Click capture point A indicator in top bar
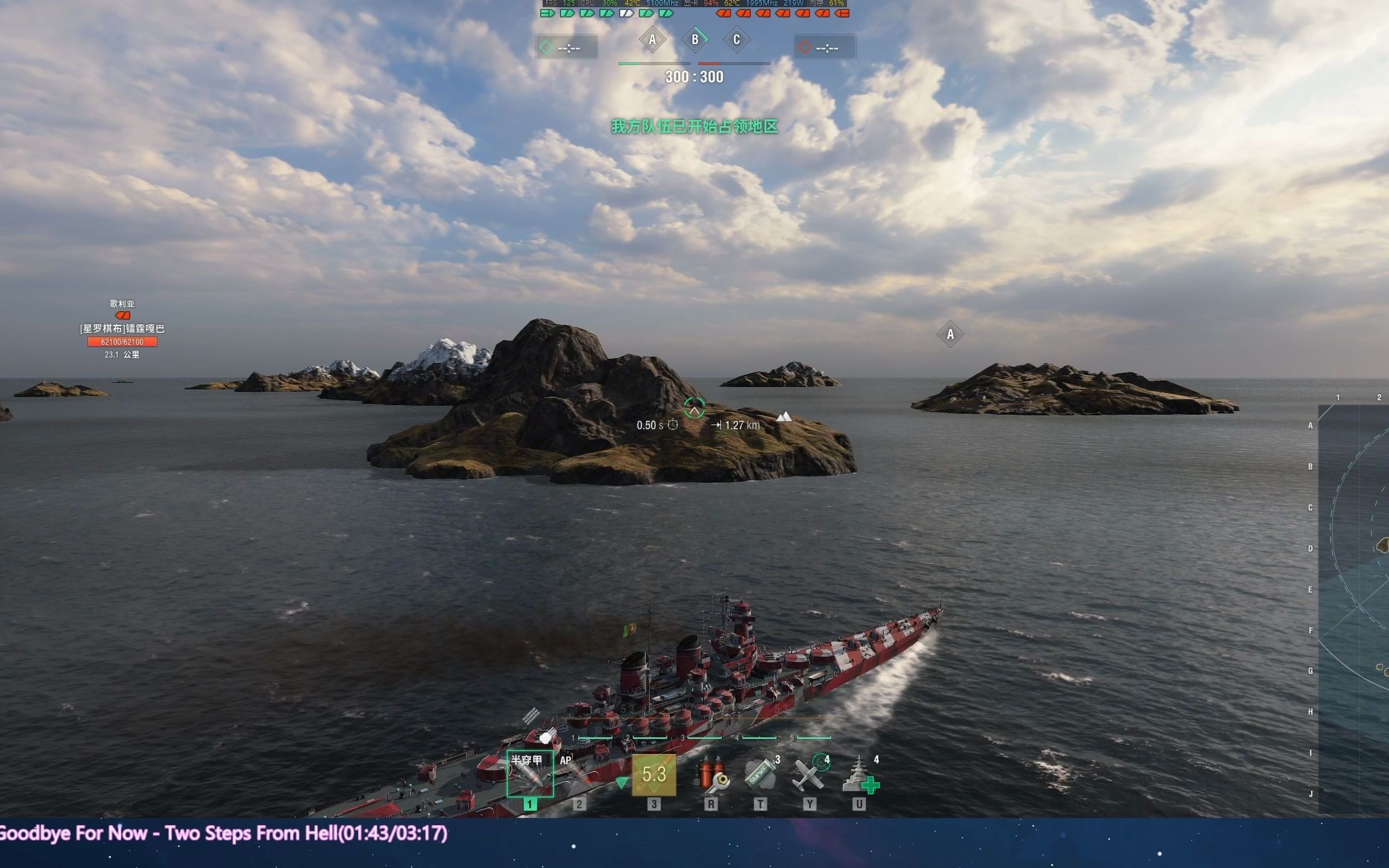Image resolution: width=1389 pixels, height=868 pixels. click(652, 40)
